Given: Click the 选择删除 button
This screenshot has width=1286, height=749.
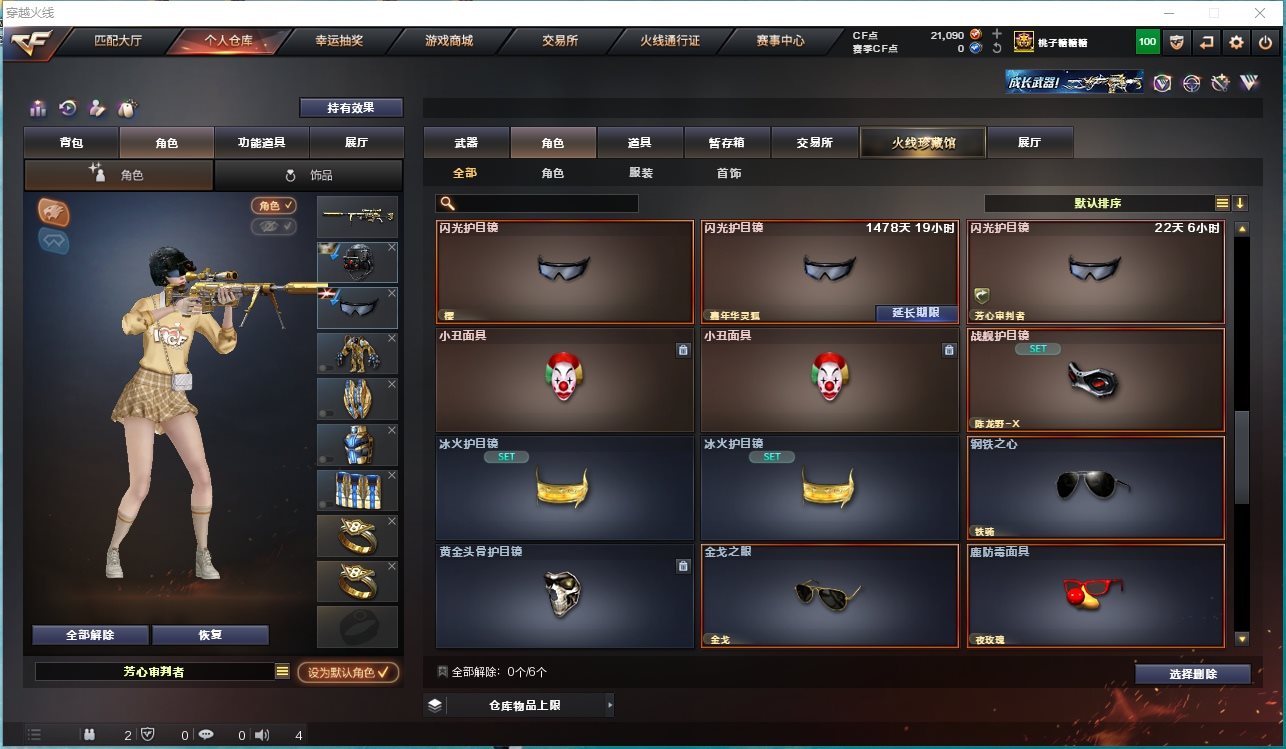Looking at the screenshot, I should (x=1192, y=674).
